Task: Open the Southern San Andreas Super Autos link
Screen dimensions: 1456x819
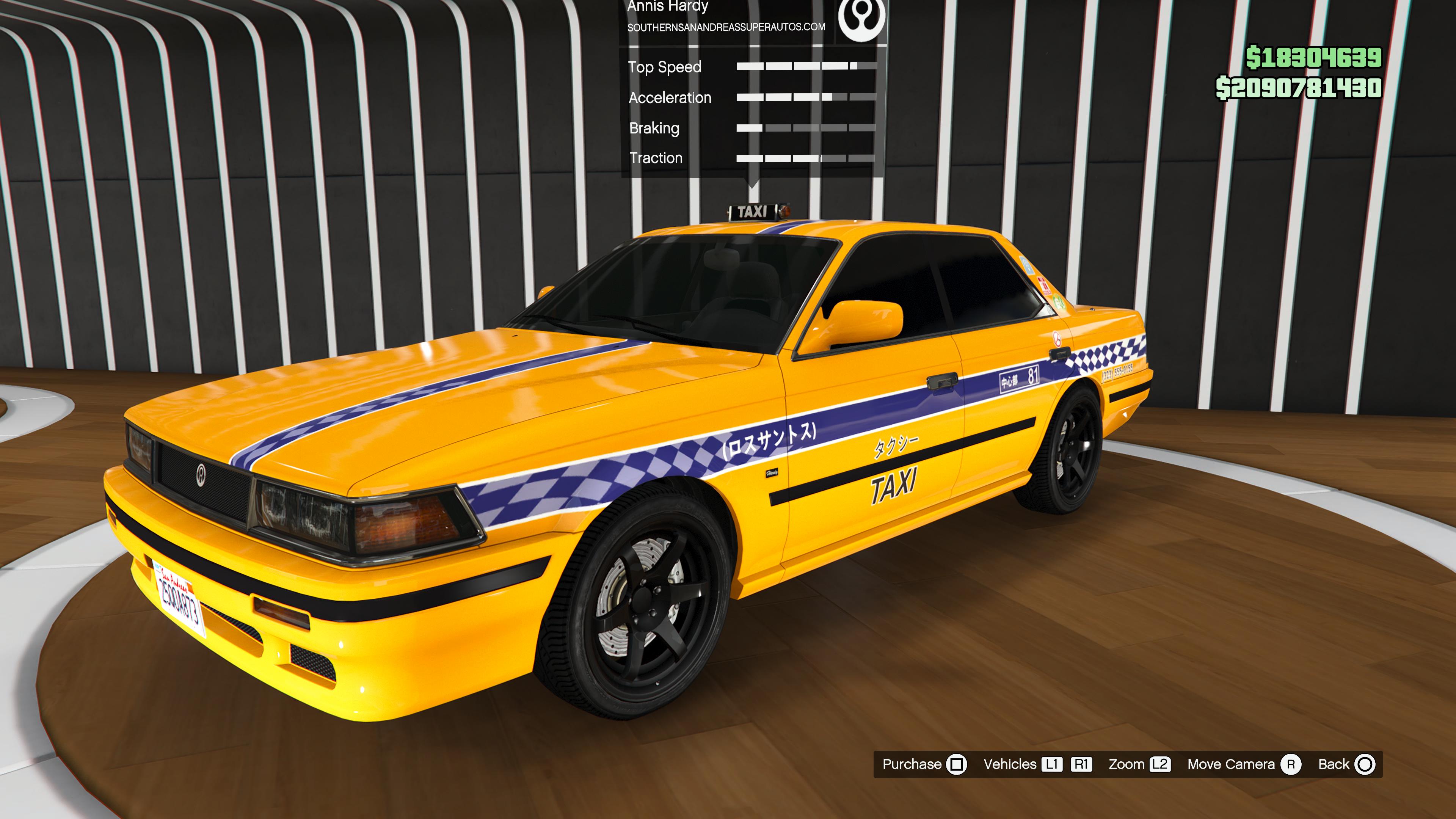Action: pos(726,27)
